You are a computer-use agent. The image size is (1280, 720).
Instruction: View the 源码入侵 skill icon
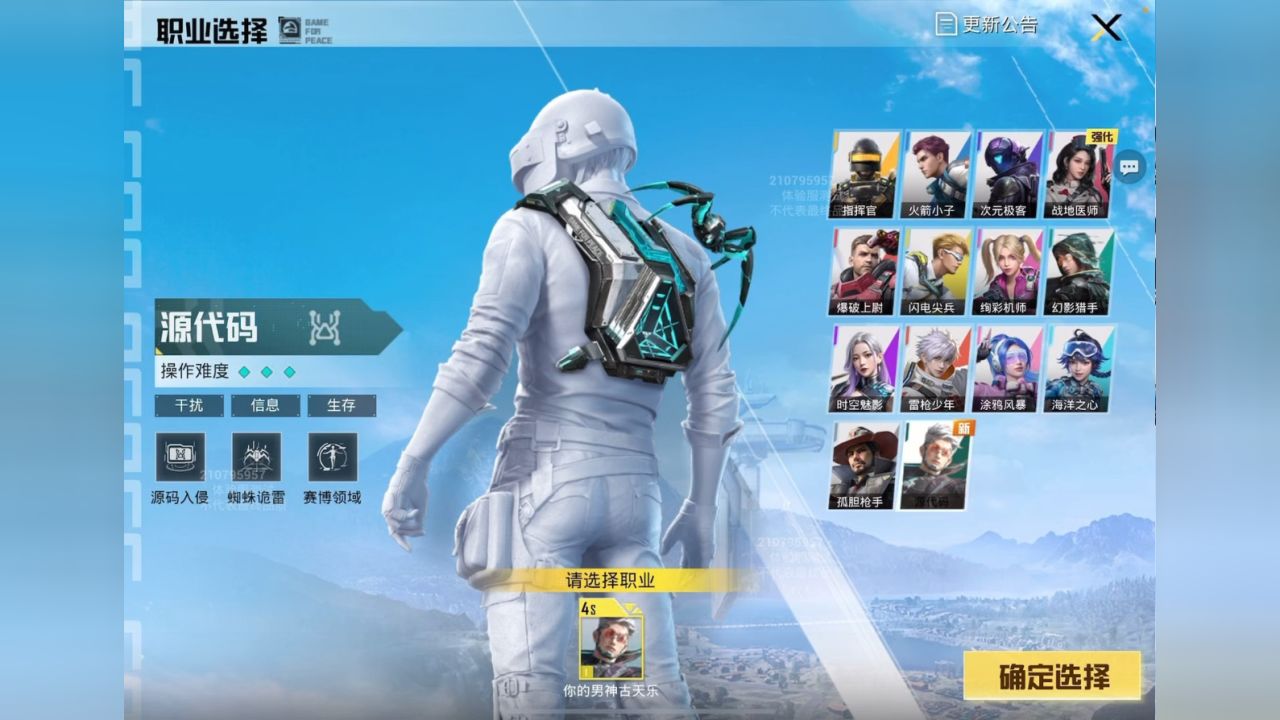pos(180,457)
